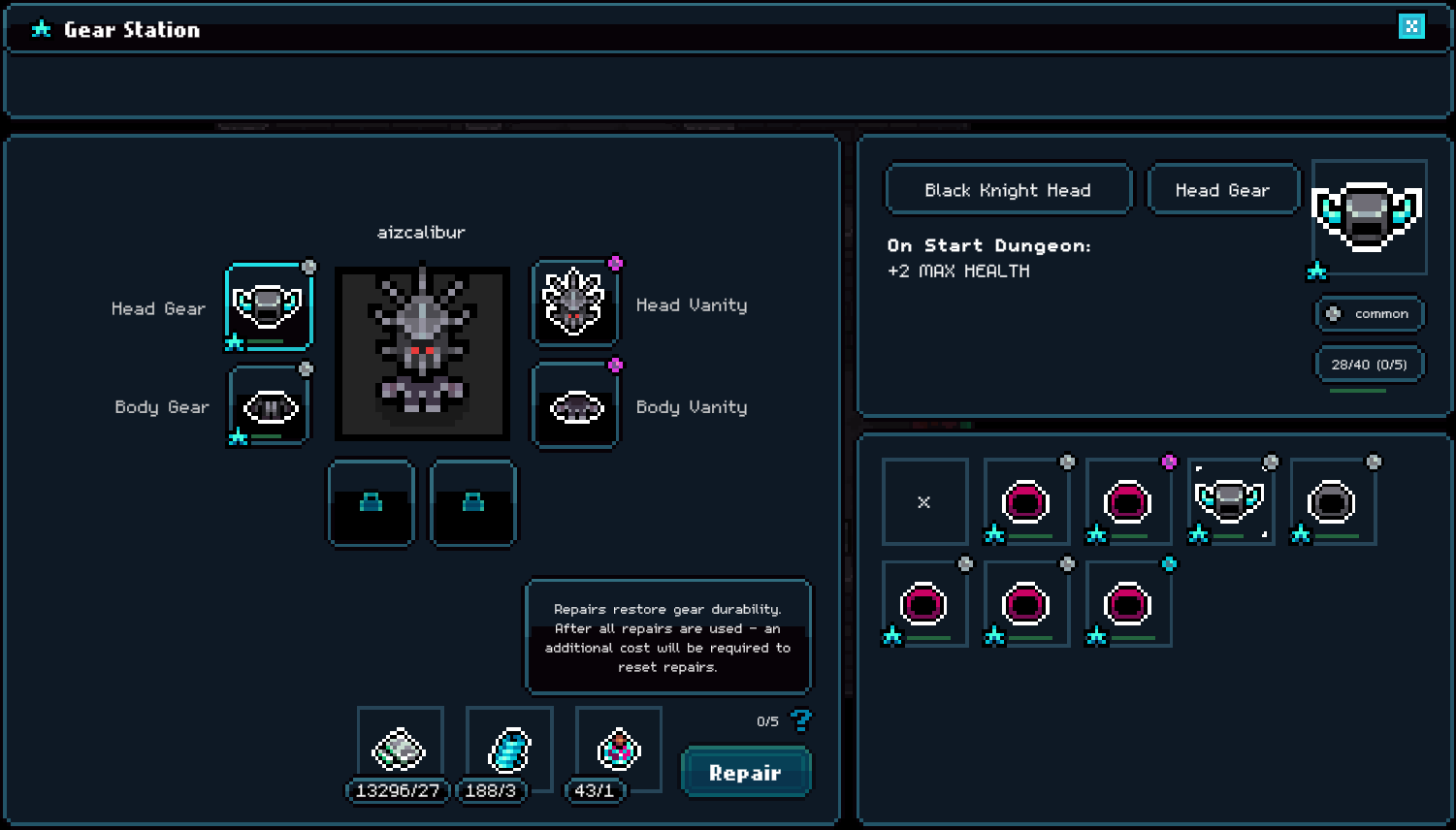Select the equipped Head Gear slot
The width and height of the screenshot is (1456, 830).
(269, 306)
